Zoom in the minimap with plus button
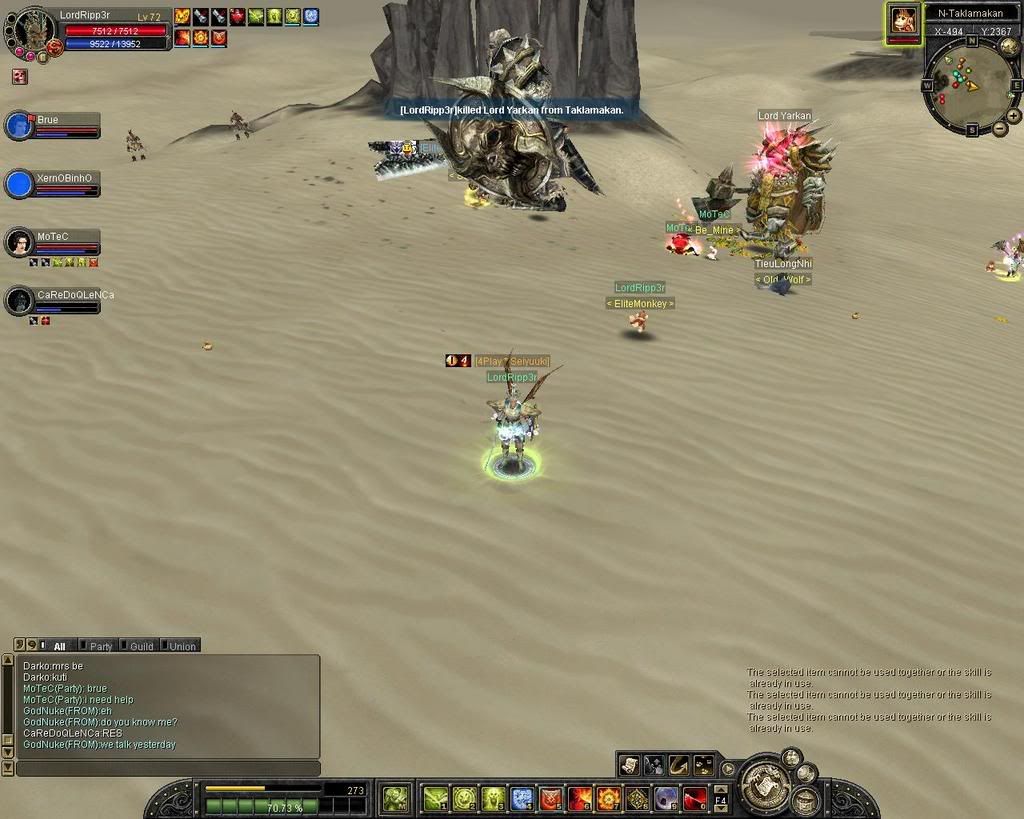Image resolution: width=1024 pixels, height=819 pixels. pos(1015,116)
